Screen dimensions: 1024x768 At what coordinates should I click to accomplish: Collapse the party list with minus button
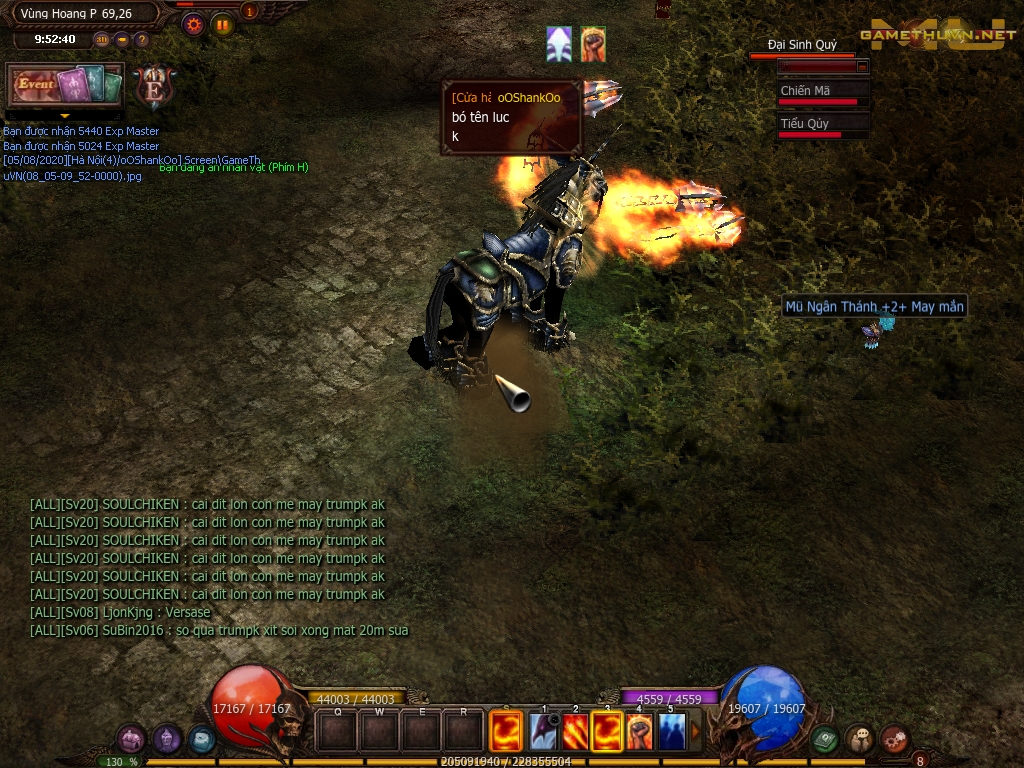pos(862,66)
